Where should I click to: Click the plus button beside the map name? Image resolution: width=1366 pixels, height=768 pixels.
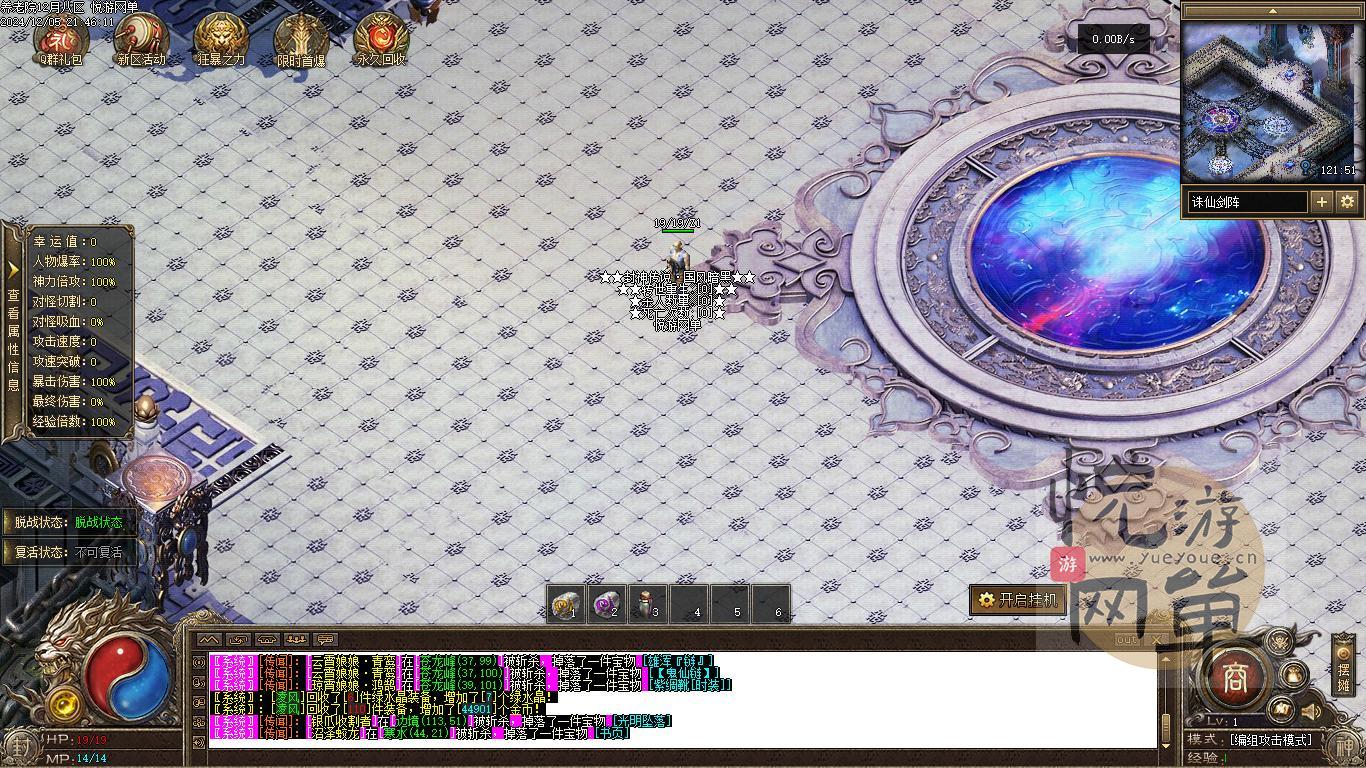point(1322,202)
